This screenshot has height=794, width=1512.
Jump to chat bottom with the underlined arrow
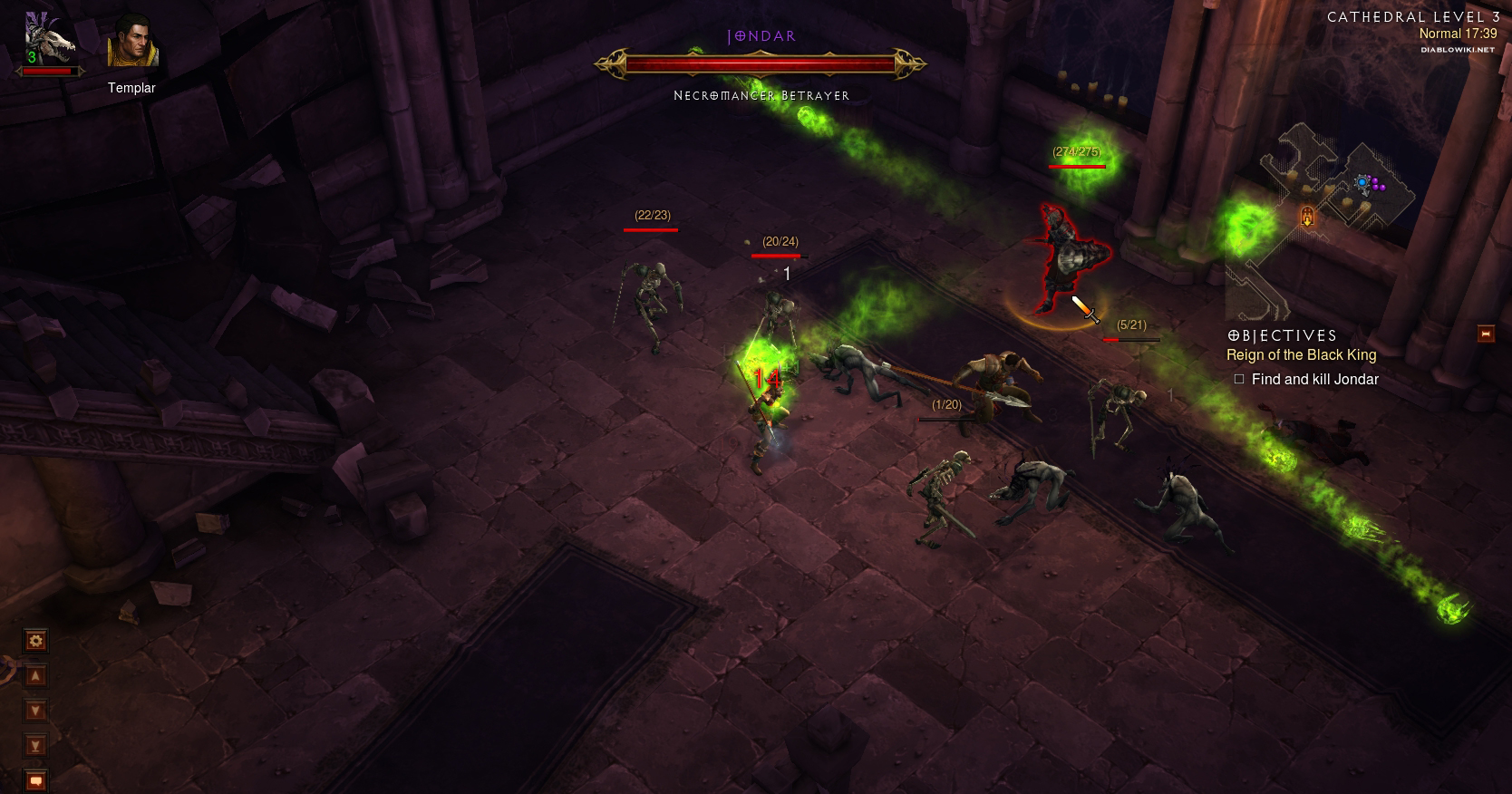tap(35, 745)
